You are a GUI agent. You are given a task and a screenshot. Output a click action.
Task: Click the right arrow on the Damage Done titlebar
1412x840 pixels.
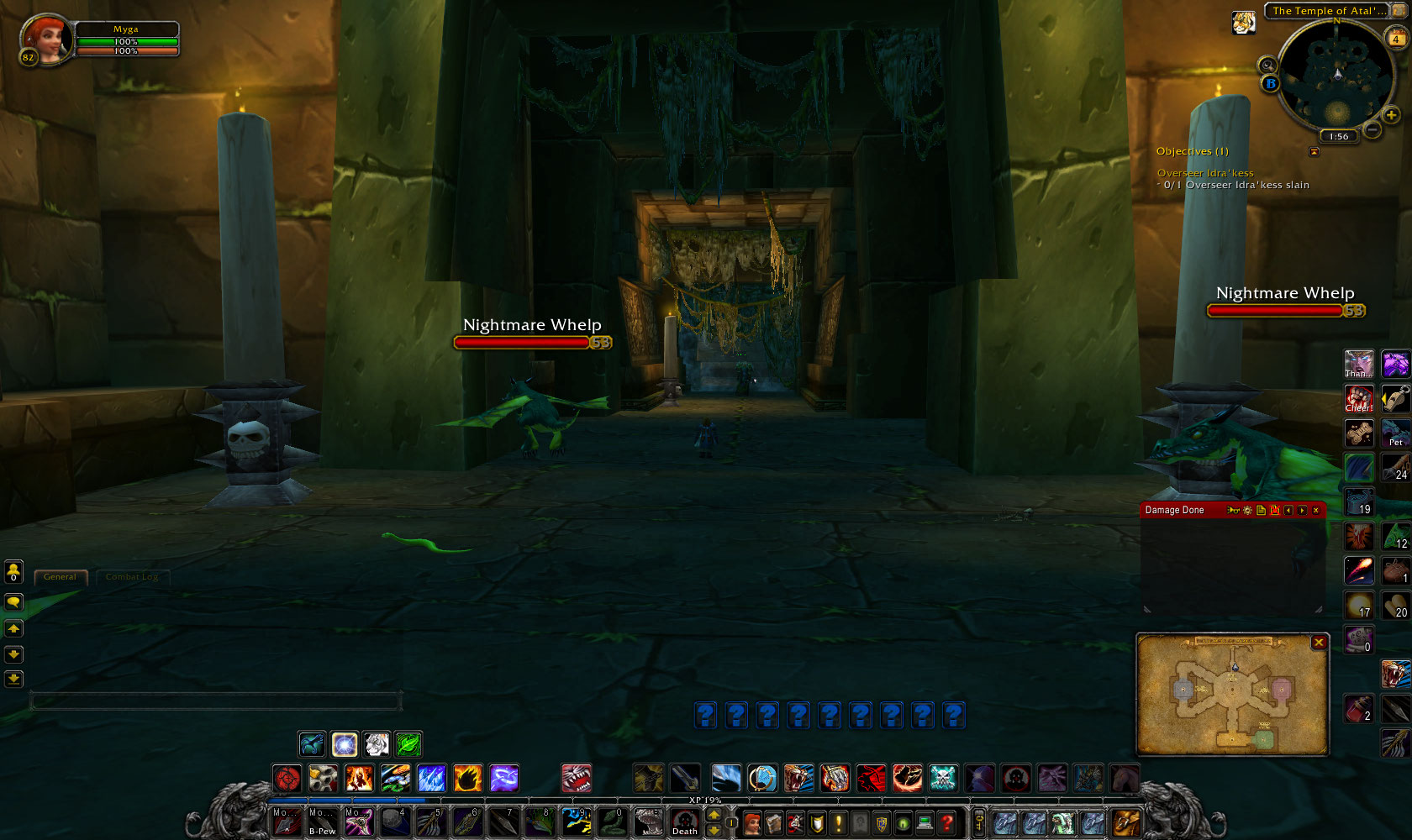click(x=1302, y=510)
